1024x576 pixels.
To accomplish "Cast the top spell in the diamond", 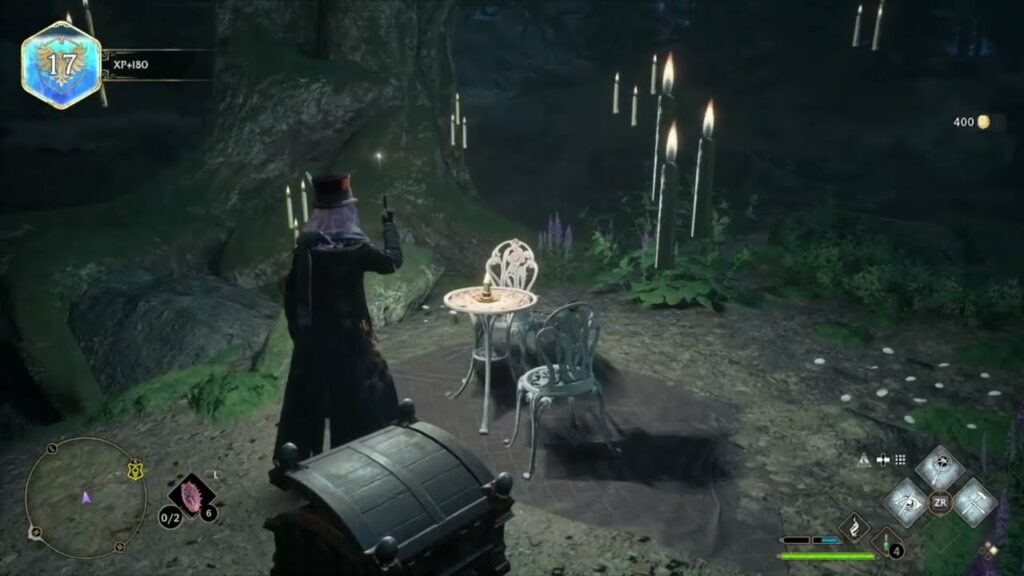I will point(939,468).
